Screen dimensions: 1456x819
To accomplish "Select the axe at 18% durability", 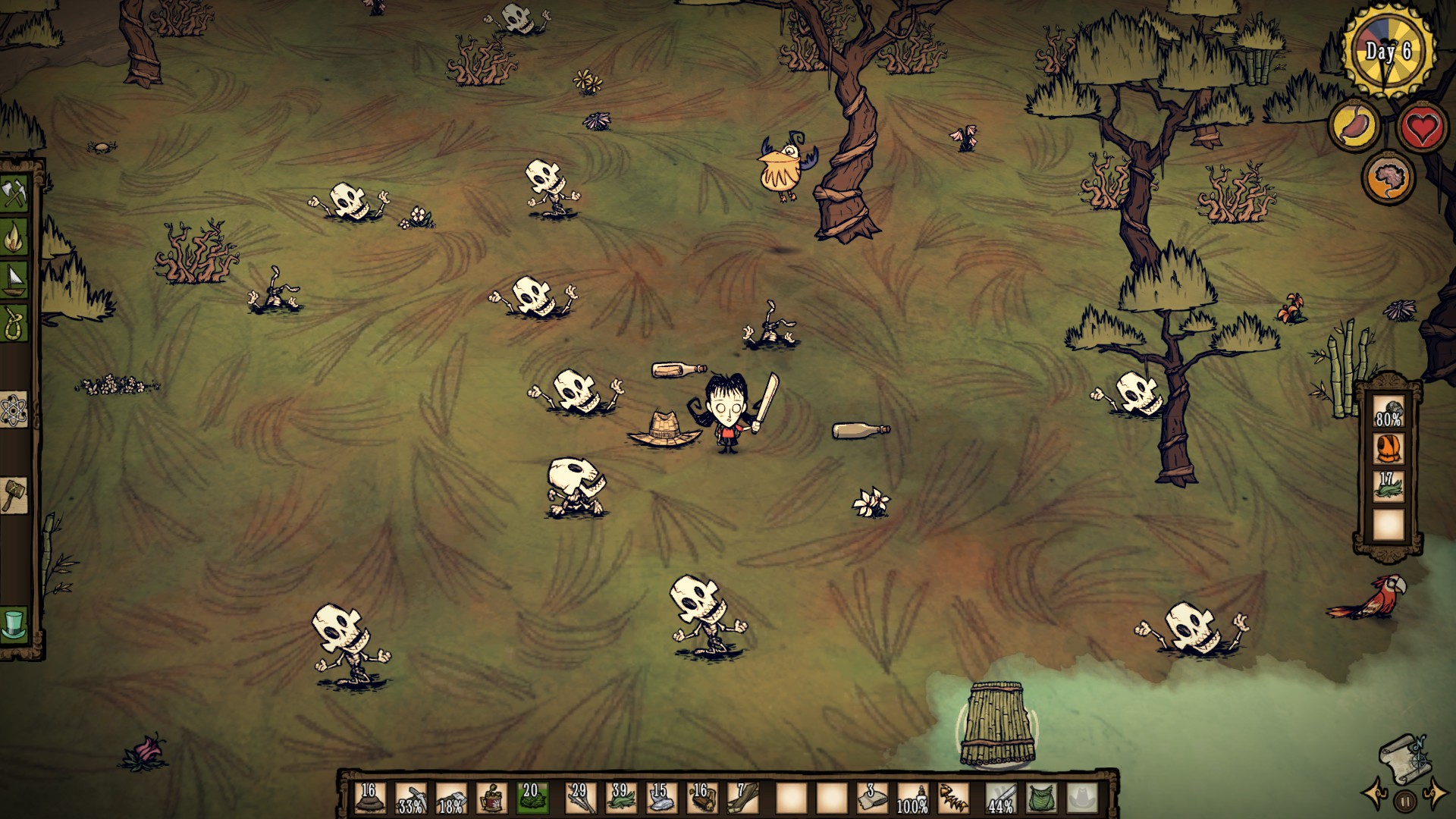I will pos(451,799).
